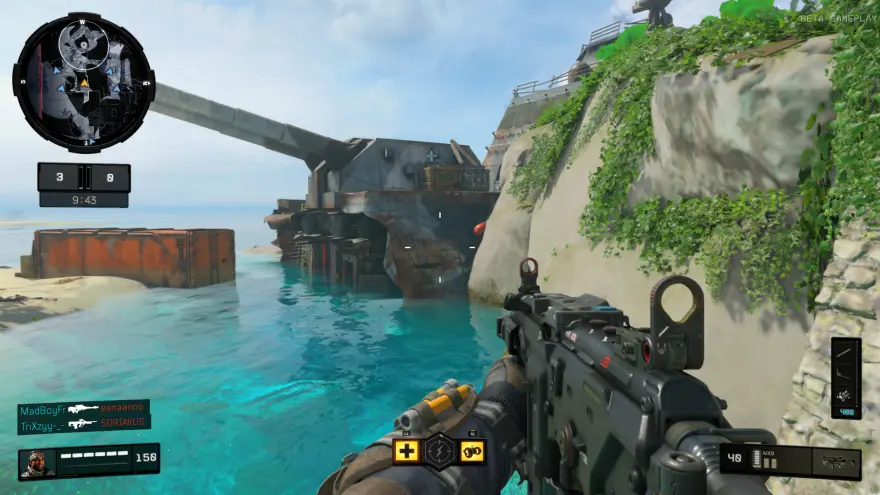Use the yellow equipment icon
880x495 pixels.
point(472,451)
